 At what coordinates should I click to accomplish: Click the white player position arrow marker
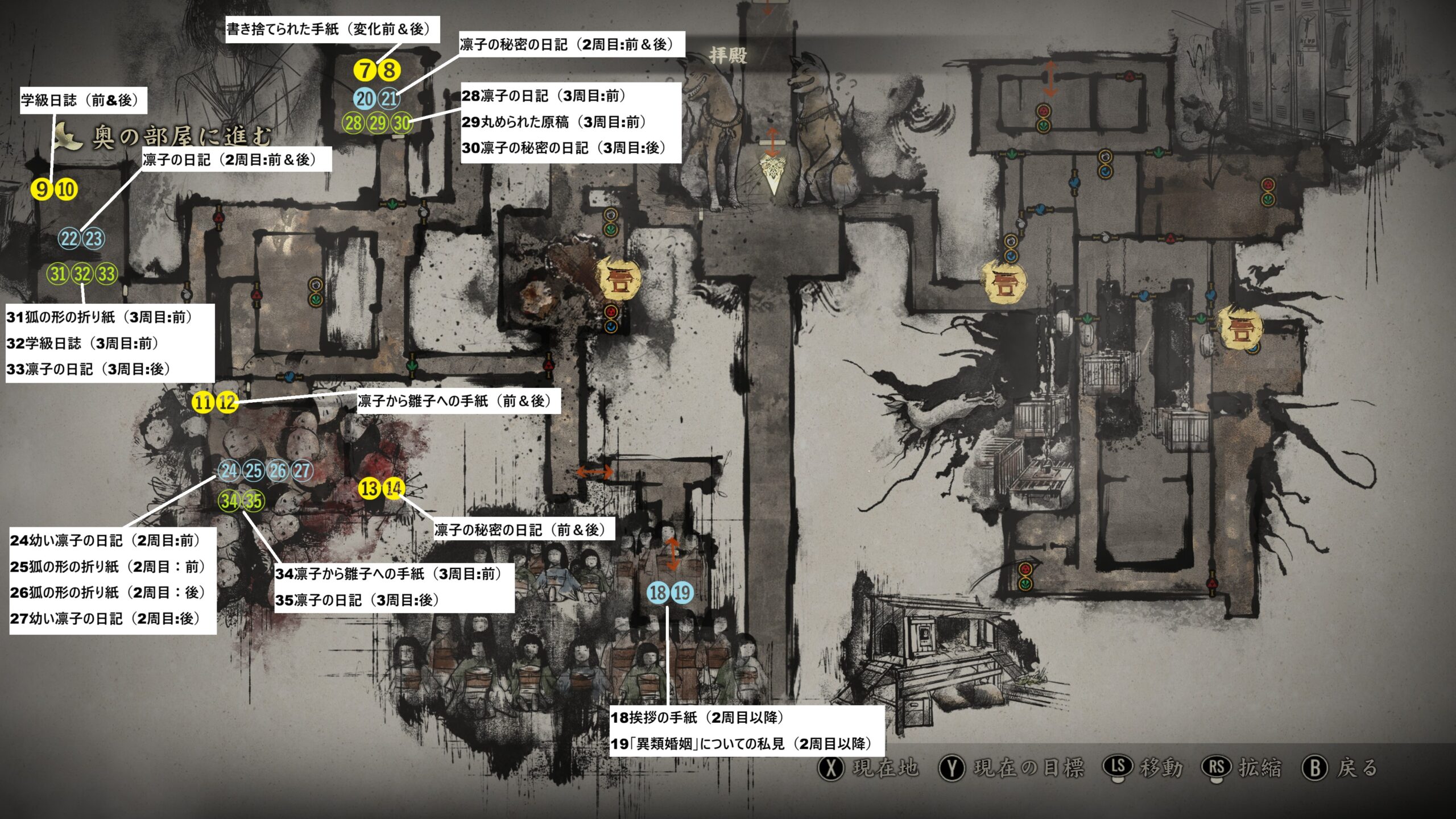pos(772,173)
